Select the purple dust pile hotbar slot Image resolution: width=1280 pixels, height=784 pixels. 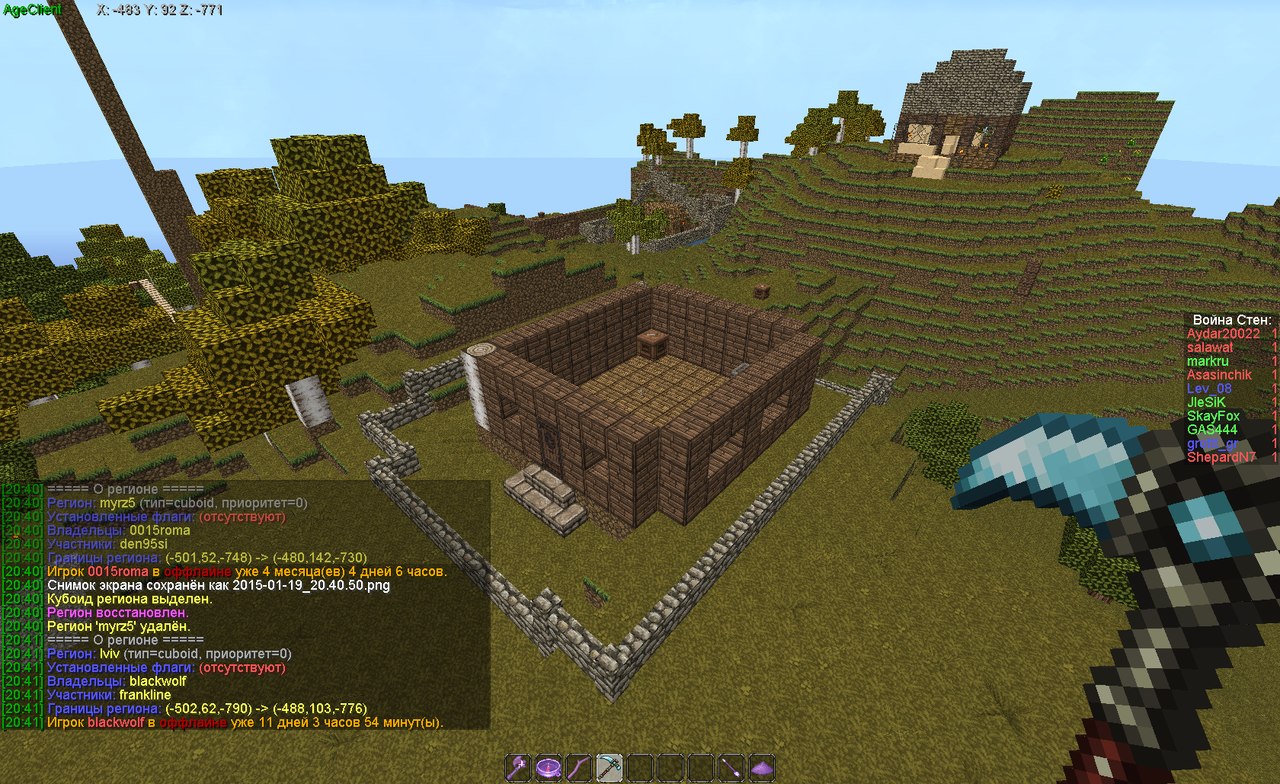762,767
